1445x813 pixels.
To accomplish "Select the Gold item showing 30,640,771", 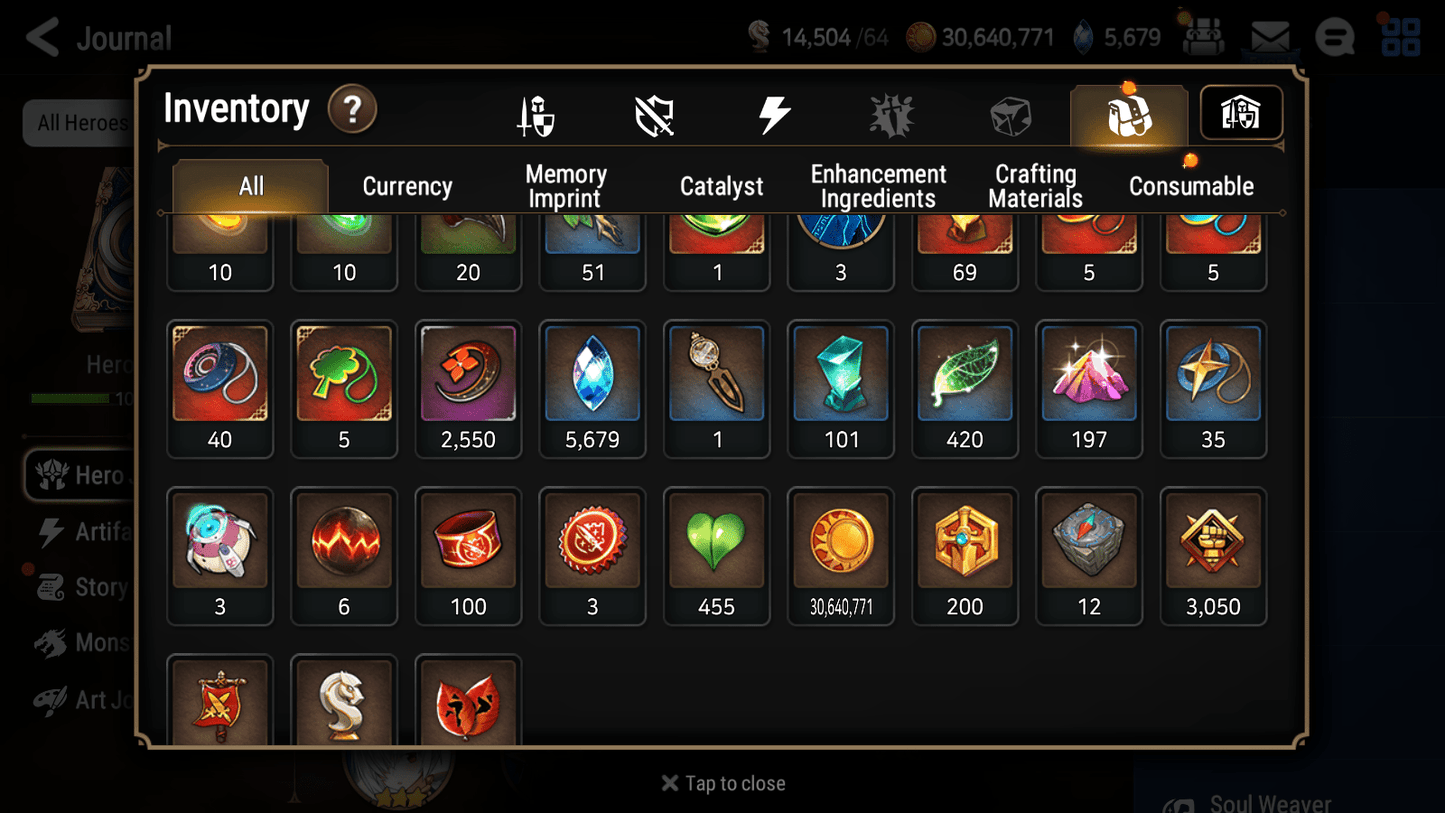I will (x=840, y=539).
